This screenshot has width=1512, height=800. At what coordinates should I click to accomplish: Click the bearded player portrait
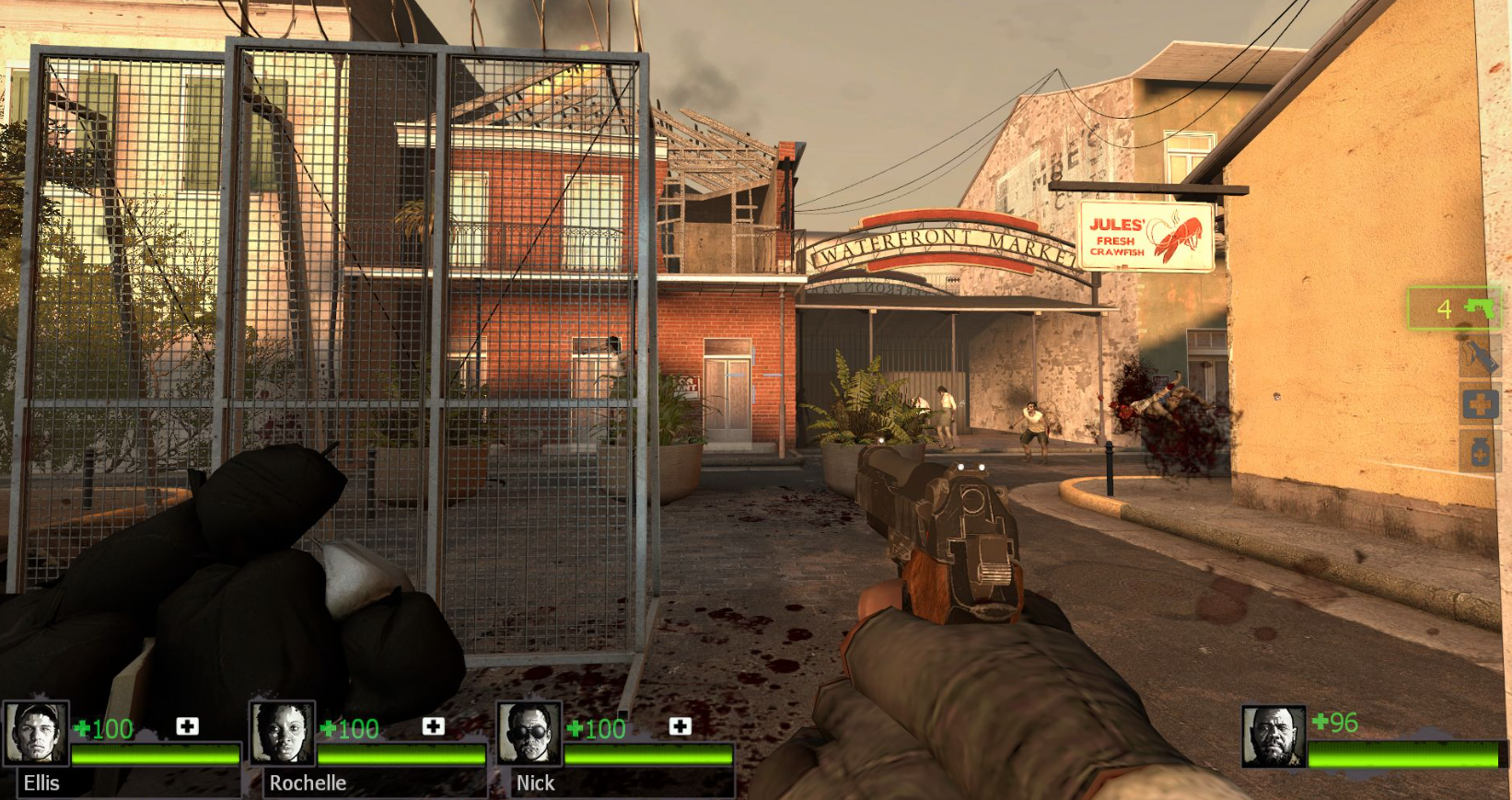click(1274, 736)
